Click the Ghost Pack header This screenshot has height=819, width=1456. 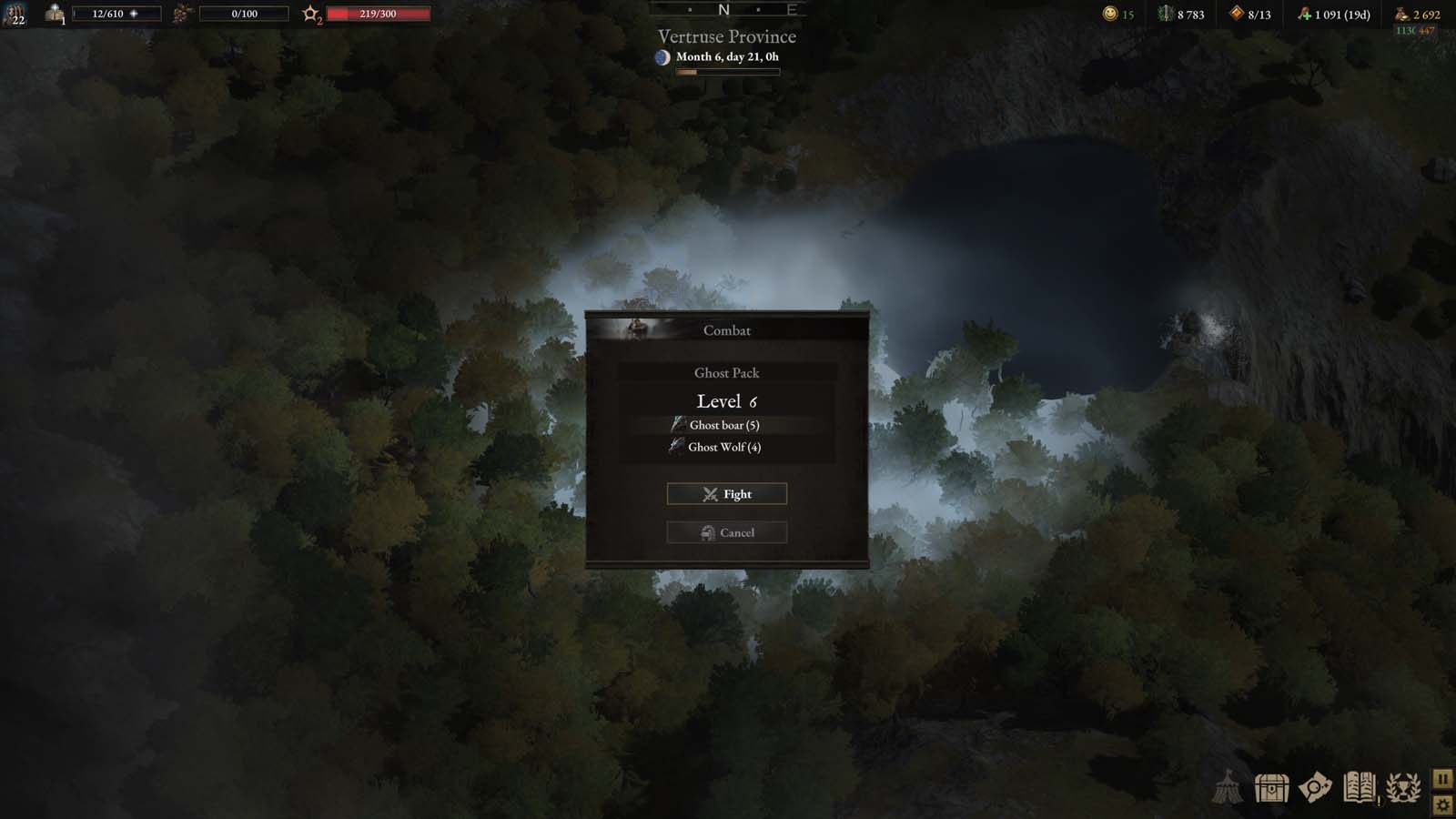[x=725, y=373]
